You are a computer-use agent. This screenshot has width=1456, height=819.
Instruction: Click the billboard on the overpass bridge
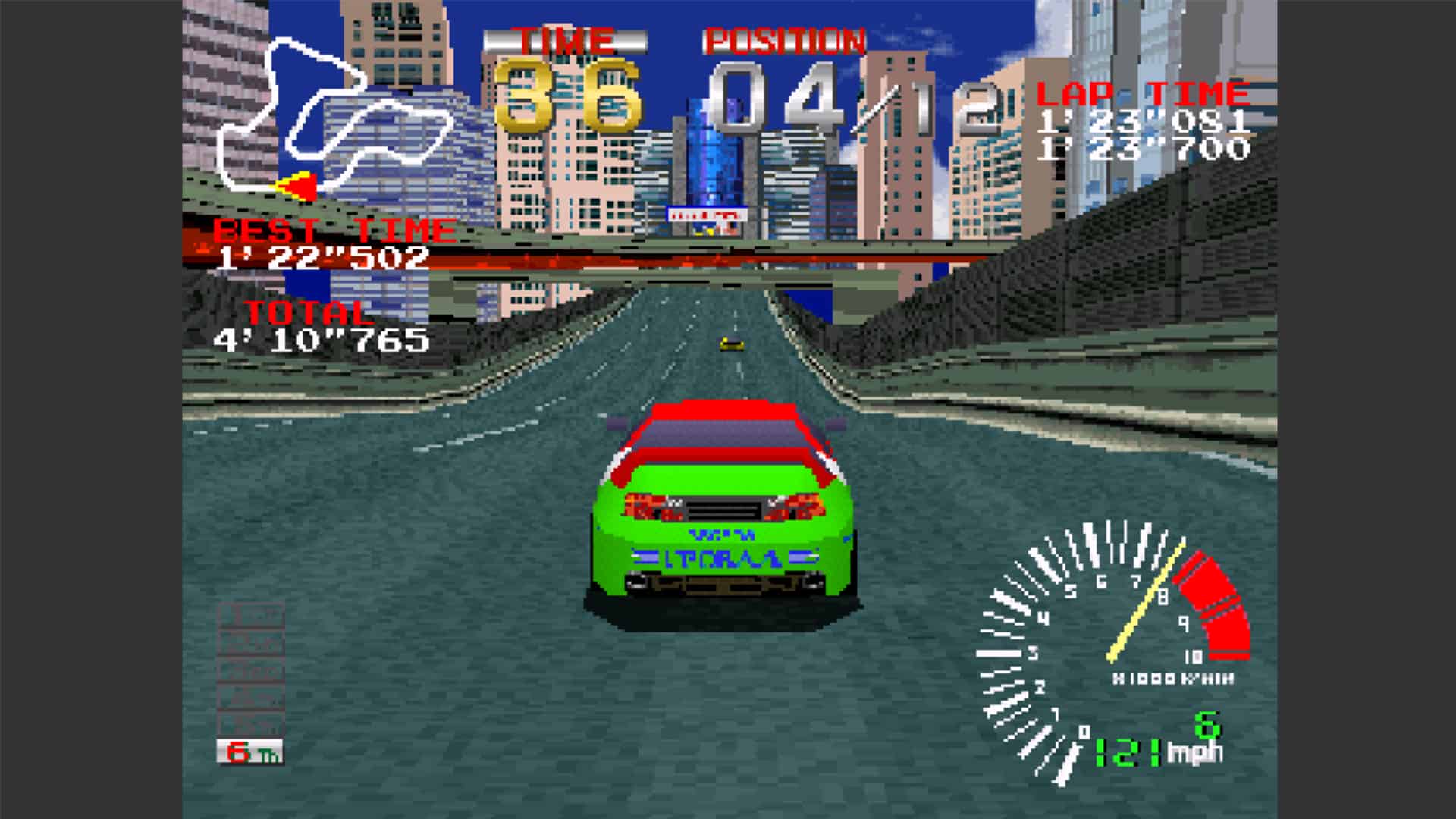pos(707,216)
